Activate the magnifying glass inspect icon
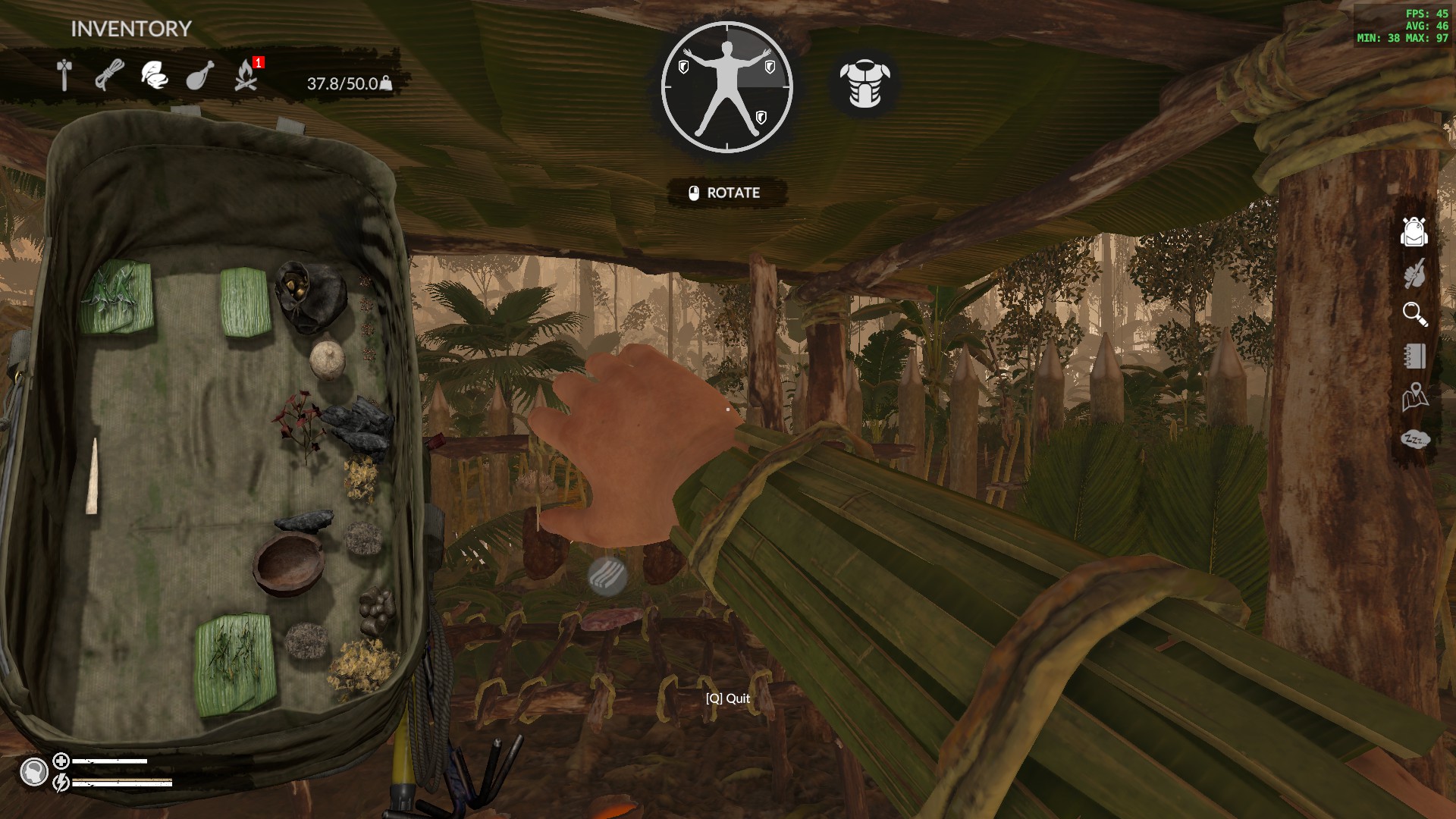This screenshot has width=1456, height=819. pyautogui.click(x=1414, y=314)
